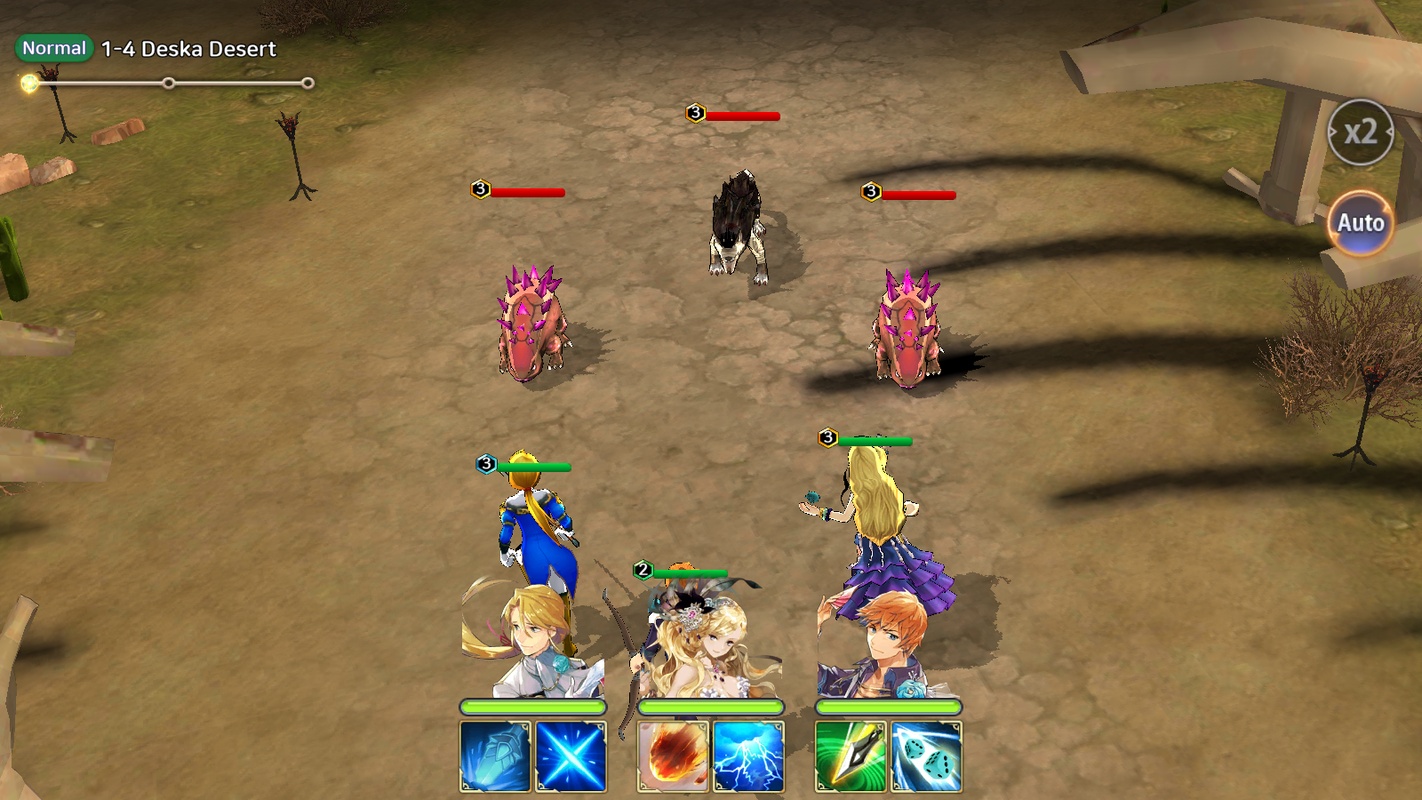Image resolution: width=1422 pixels, height=800 pixels.
Task: Use the blue cross slash skill
Action: (x=571, y=757)
